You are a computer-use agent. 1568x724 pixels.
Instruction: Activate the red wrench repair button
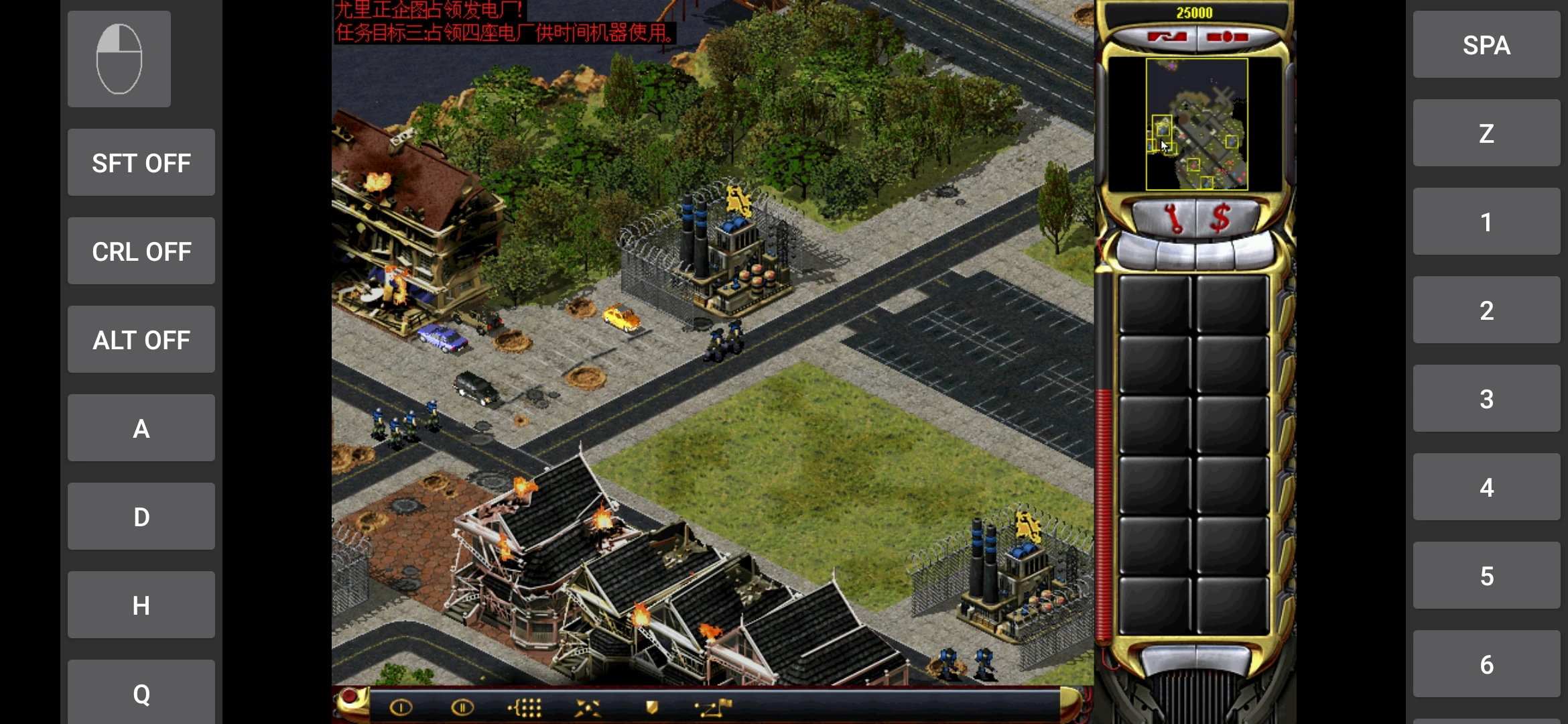click(1172, 218)
